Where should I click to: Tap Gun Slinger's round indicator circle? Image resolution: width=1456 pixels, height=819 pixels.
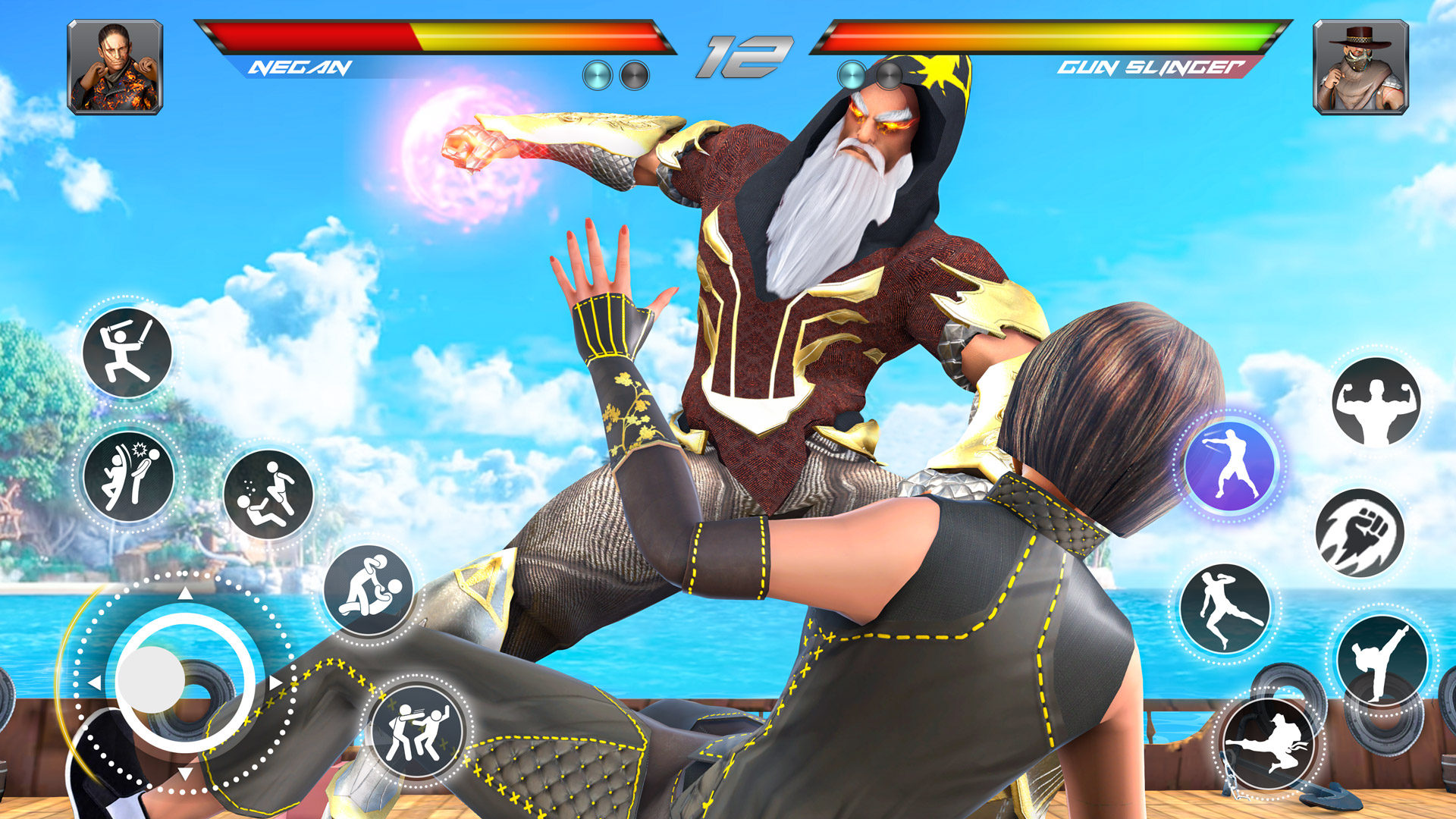pos(853,74)
